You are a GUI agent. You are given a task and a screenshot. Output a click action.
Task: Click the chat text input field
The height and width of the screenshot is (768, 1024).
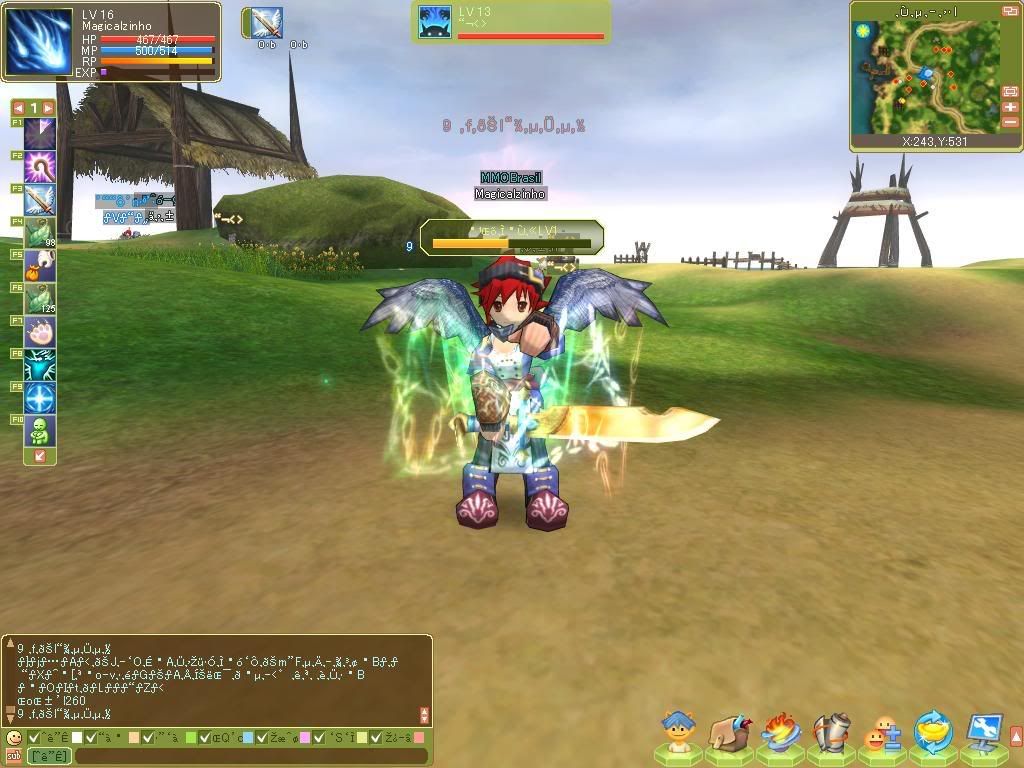pyautogui.click(x=250, y=756)
